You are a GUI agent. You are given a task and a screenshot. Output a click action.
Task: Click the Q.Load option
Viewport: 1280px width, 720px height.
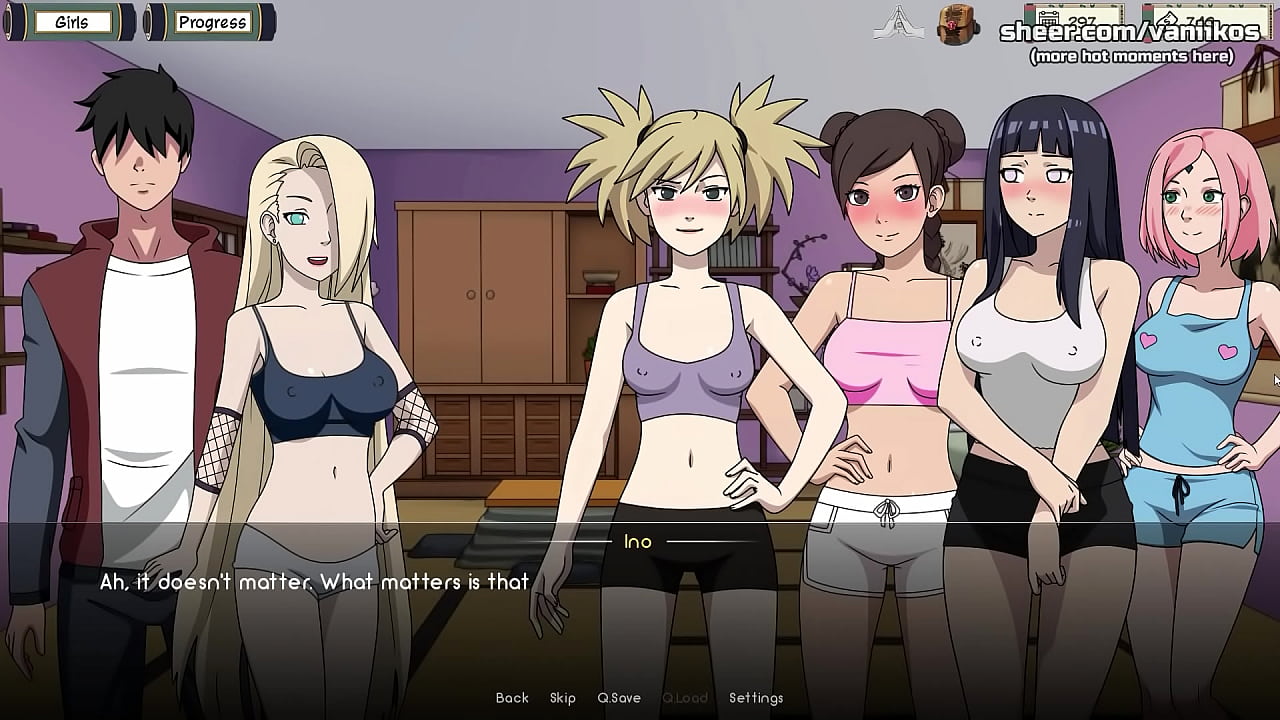click(684, 698)
